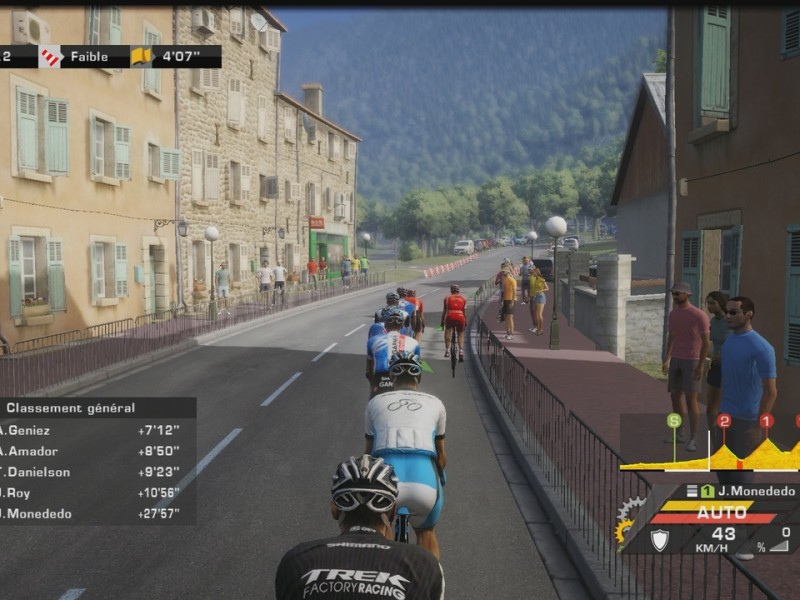Click the green sprint marker on stage profile
The height and width of the screenshot is (600, 800).
674,421
